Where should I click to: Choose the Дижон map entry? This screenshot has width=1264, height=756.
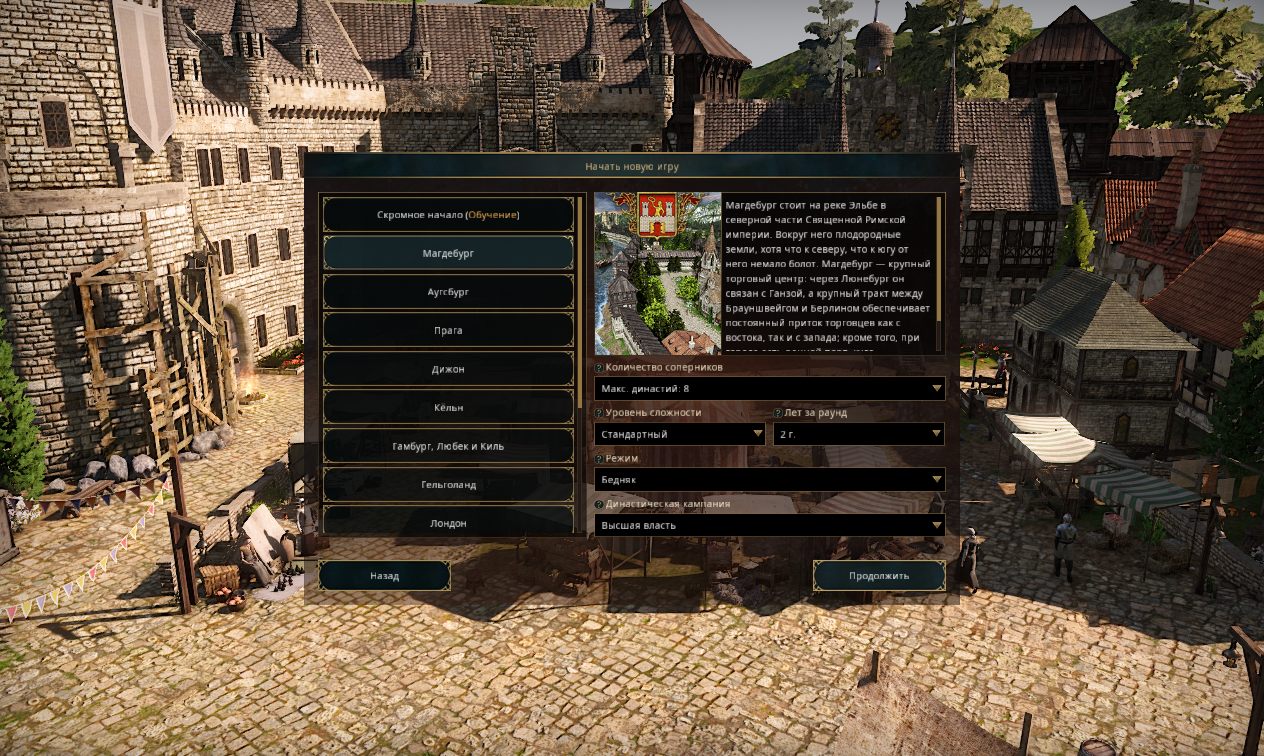[447, 369]
